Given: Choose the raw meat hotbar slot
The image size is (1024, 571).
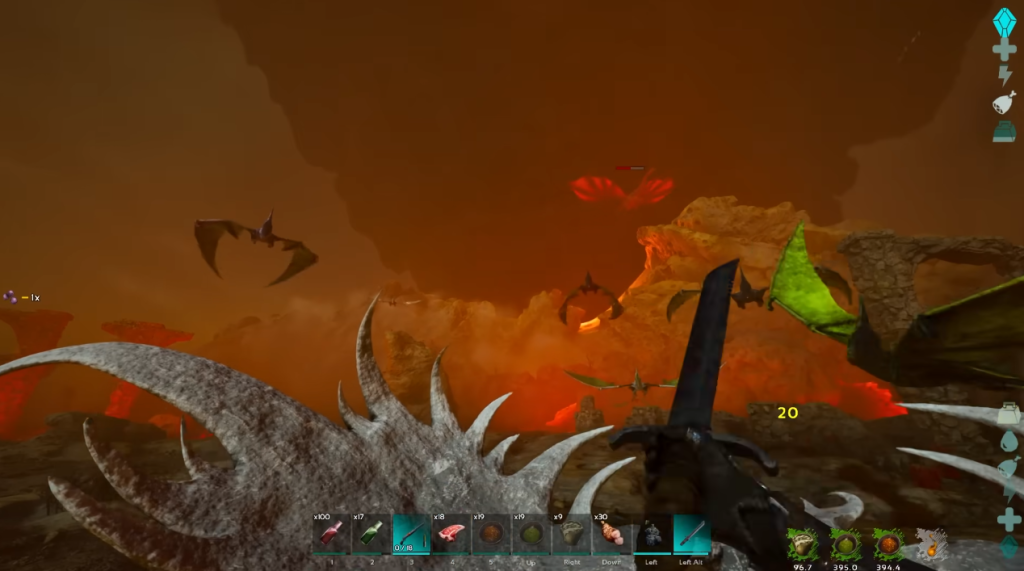Looking at the screenshot, I should (x=451, y=533).
